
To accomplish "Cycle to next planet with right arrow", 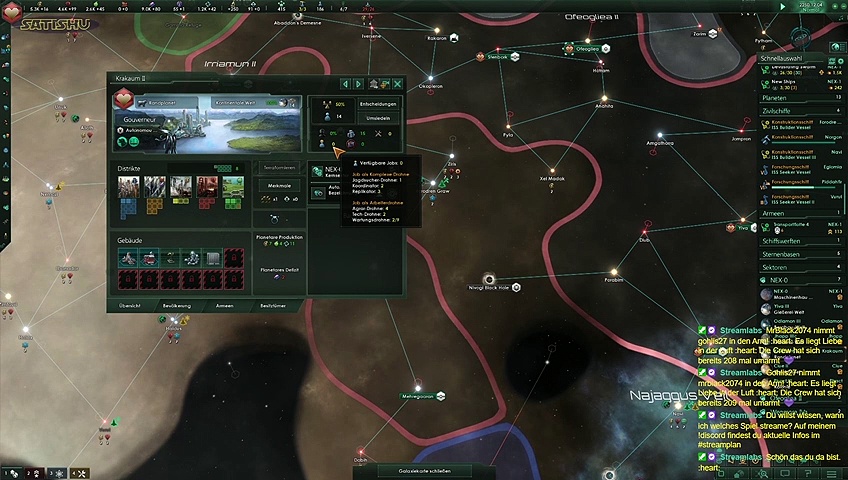I will click(359, 84).
